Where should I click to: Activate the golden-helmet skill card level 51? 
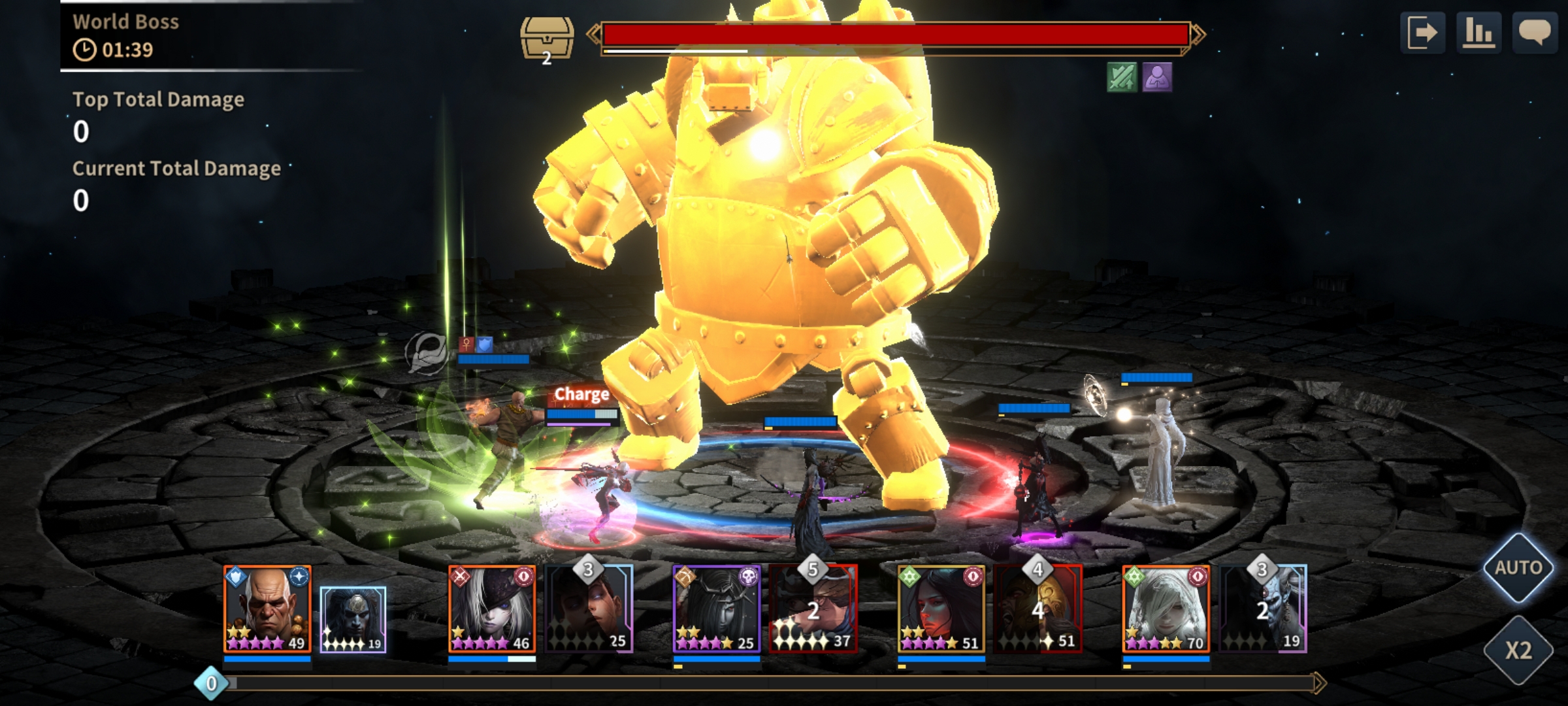coord(1038,609)
